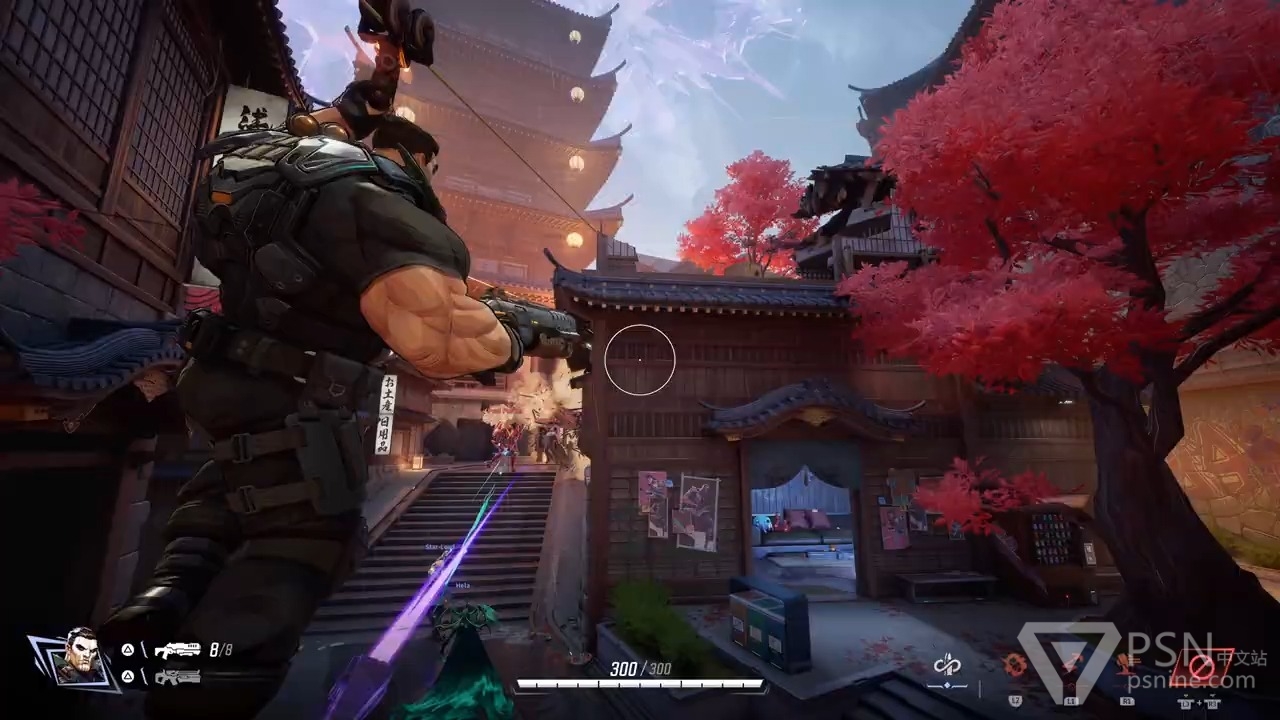Screen dimensions: 1280x720
Task: Select the shotgun weapon icon
Action: [x=177, y=650]
